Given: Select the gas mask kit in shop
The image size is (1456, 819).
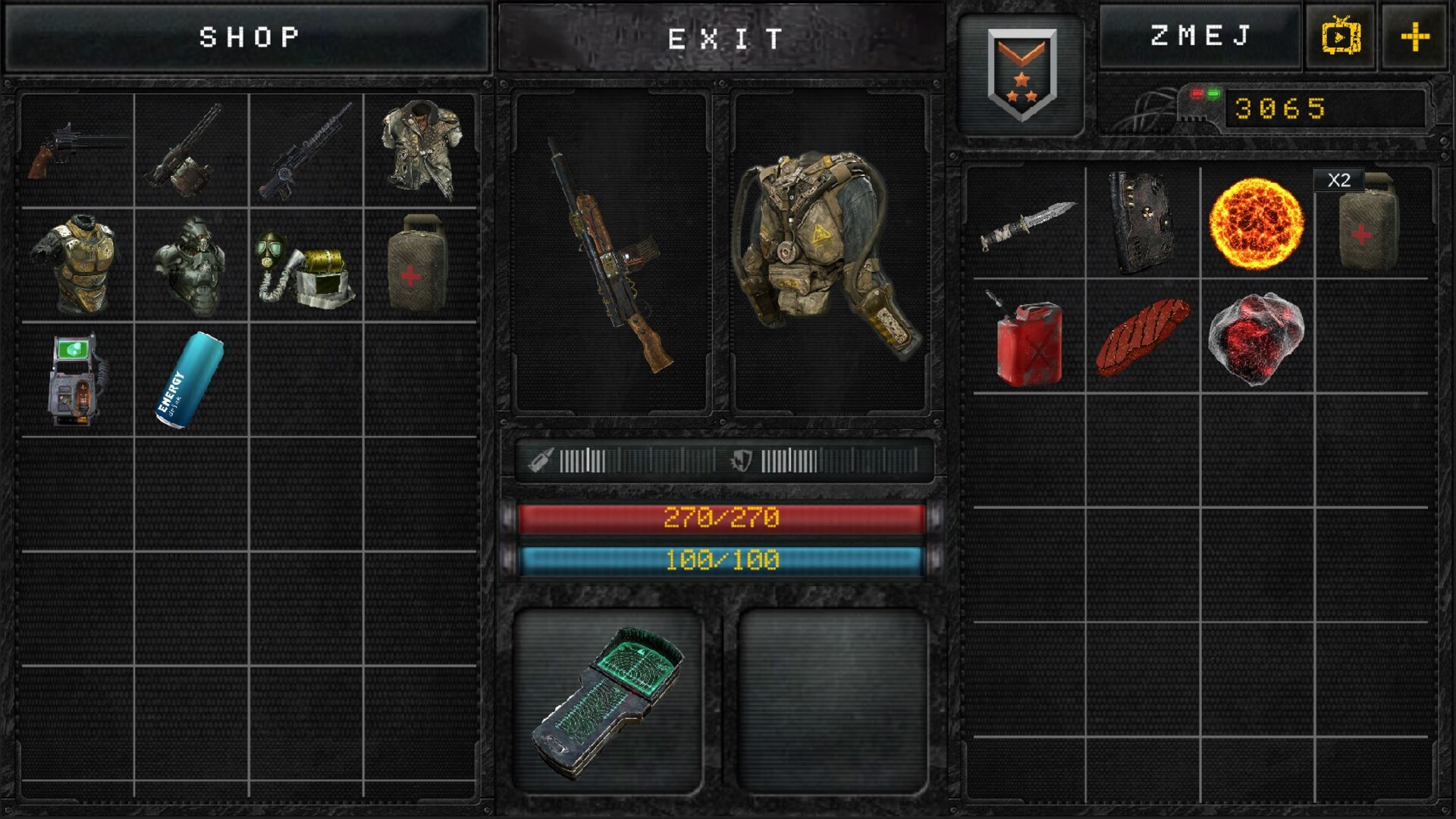Looking at the screenshot, I should click(303, 265).
